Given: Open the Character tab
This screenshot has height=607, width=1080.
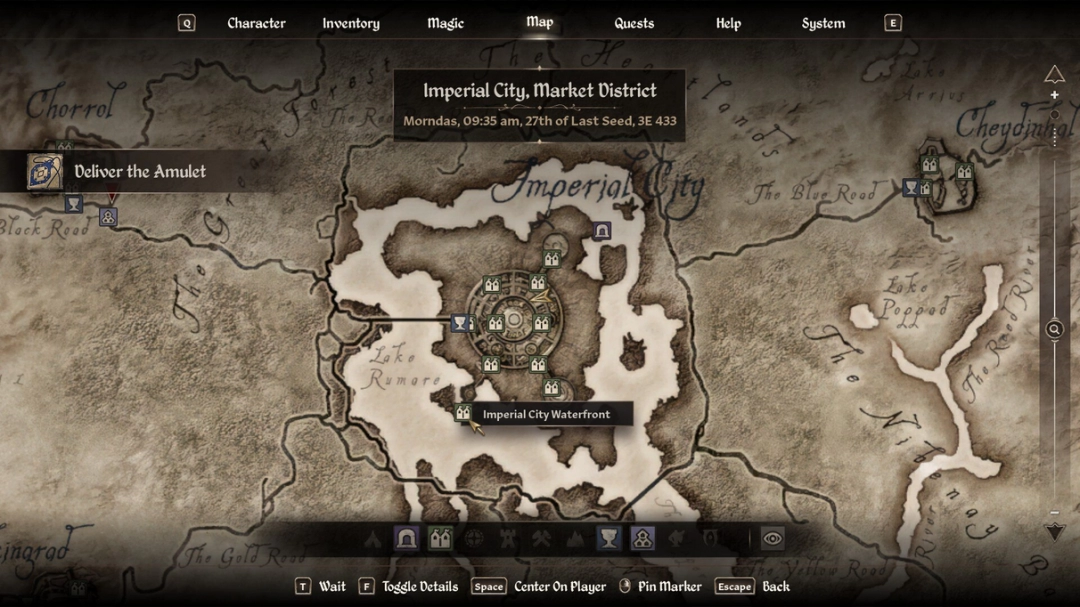Looking at the screenshot, I should click(256, 23).
